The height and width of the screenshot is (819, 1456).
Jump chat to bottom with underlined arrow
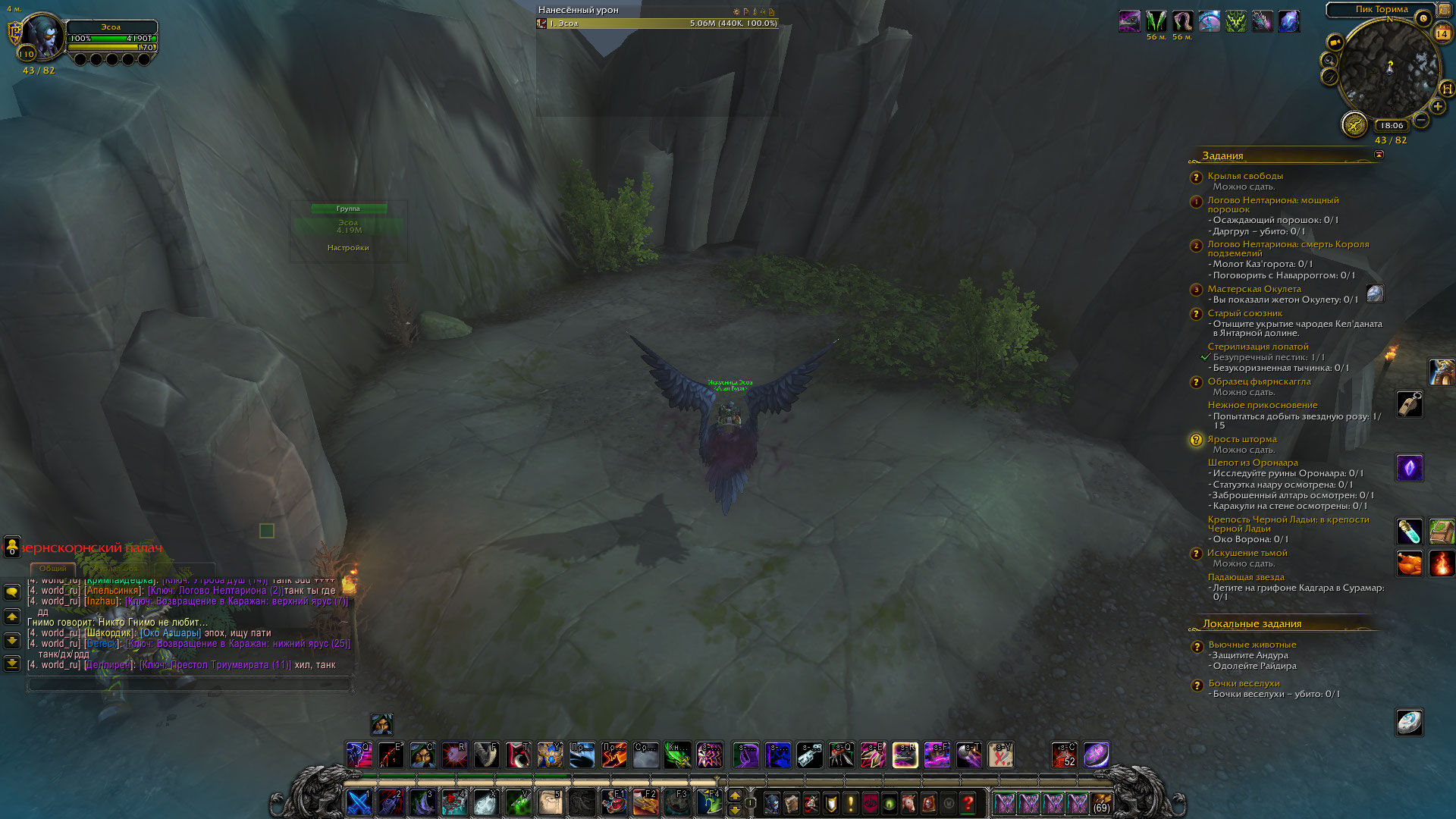12,664
